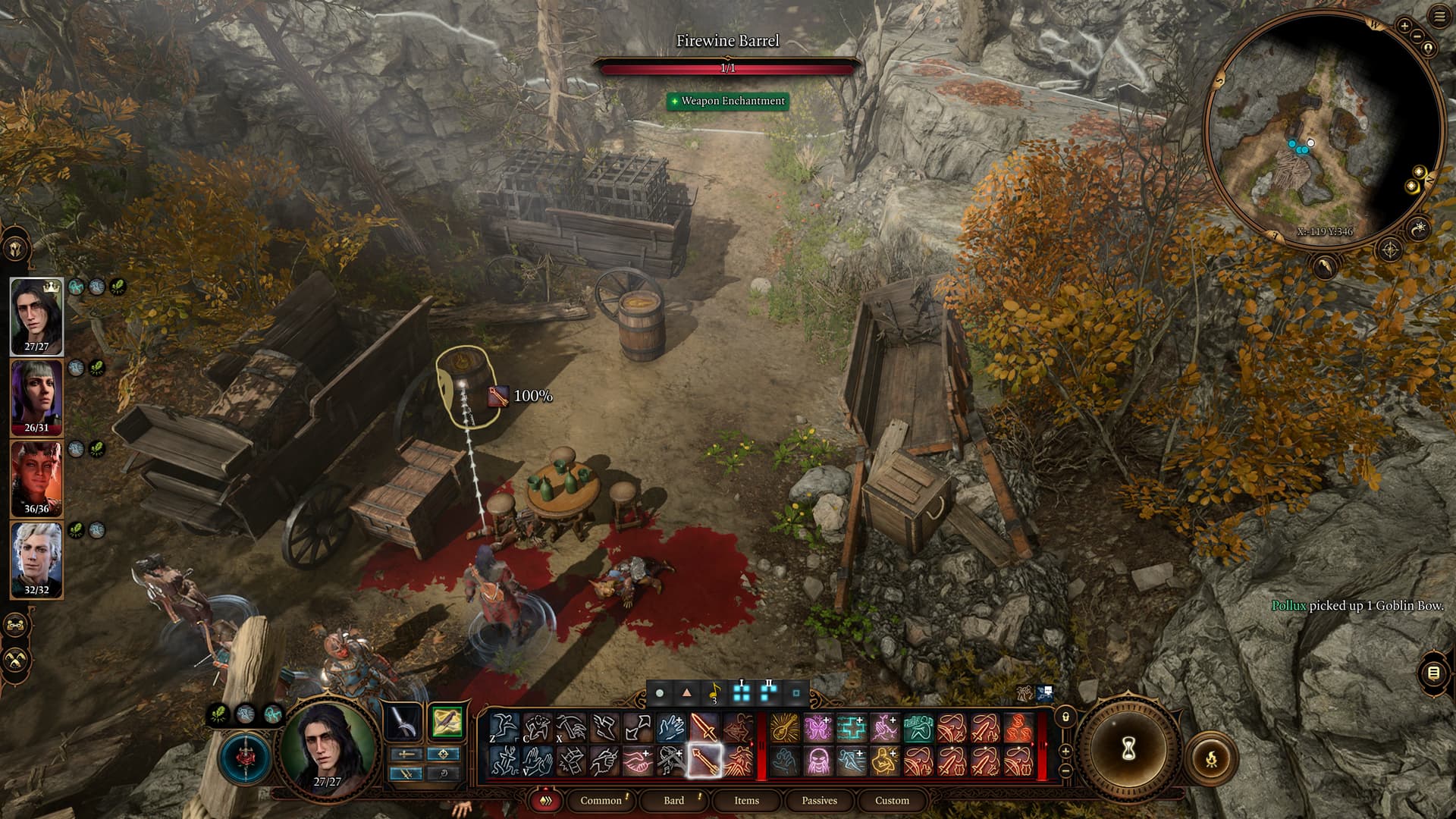Cast the lute bardic spell icon
1456x819 pixels.
[x=785, y=728]
